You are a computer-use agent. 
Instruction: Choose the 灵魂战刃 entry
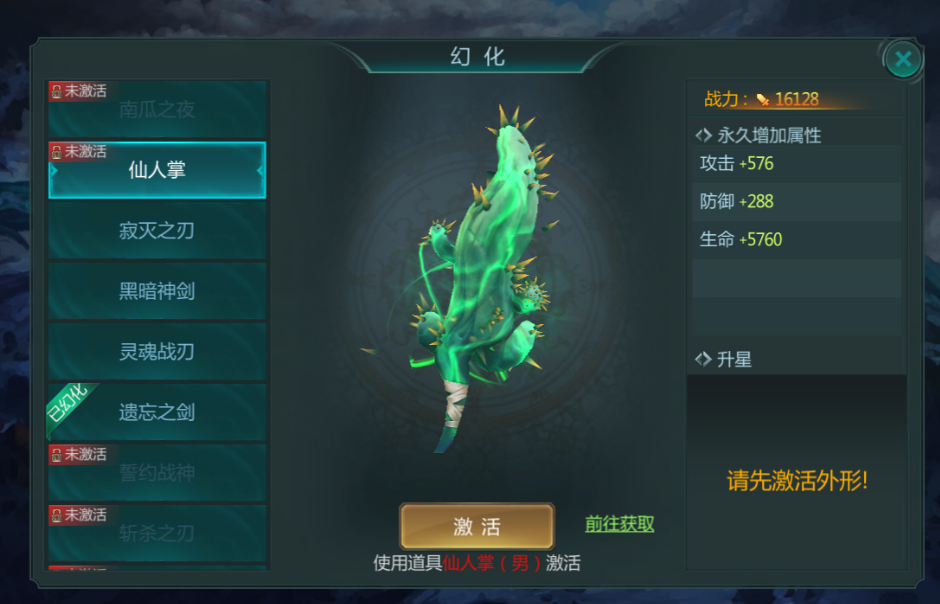tap(157, 352)
